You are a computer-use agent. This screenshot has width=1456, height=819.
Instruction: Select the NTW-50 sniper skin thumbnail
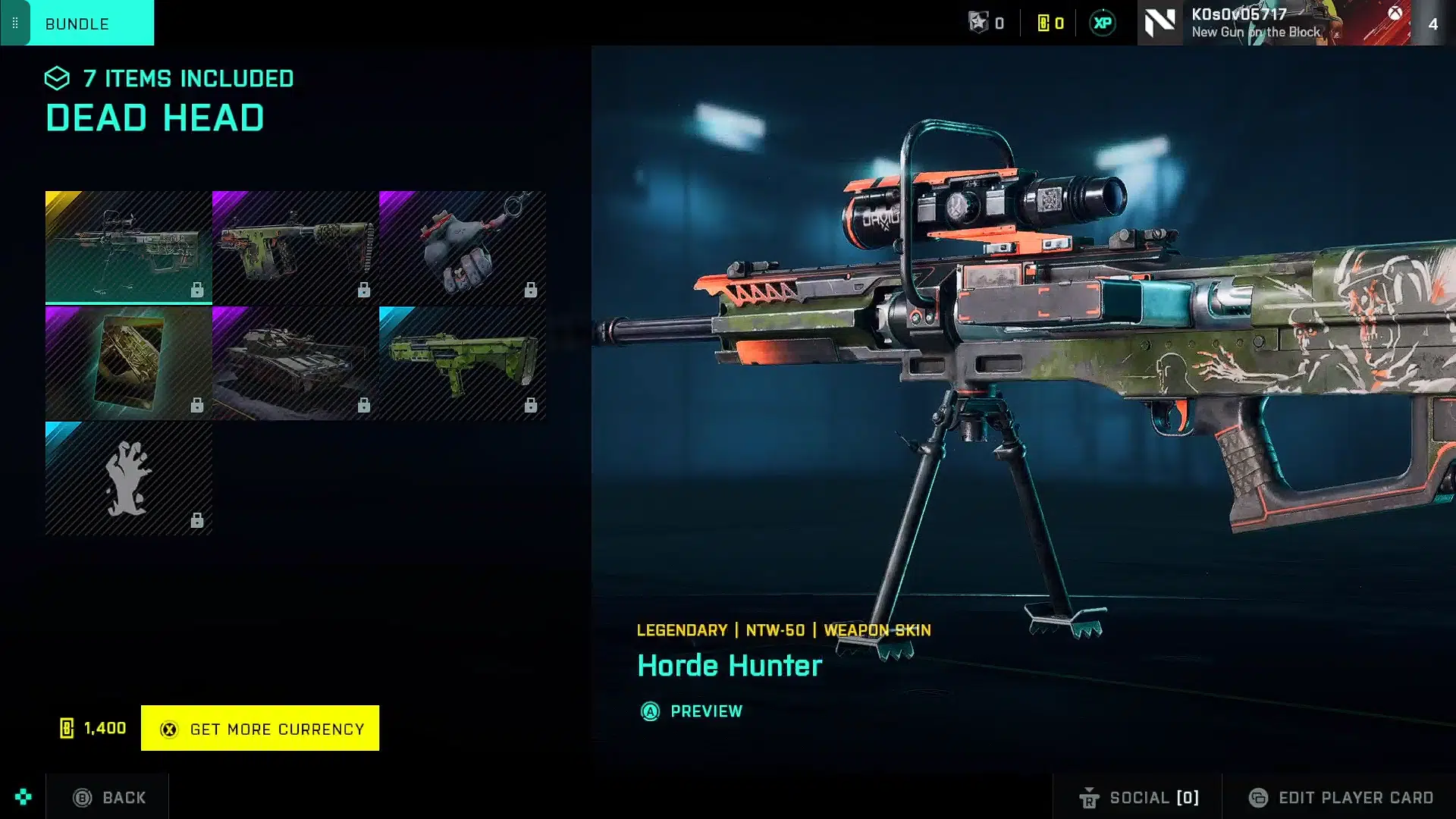[128, 246]
